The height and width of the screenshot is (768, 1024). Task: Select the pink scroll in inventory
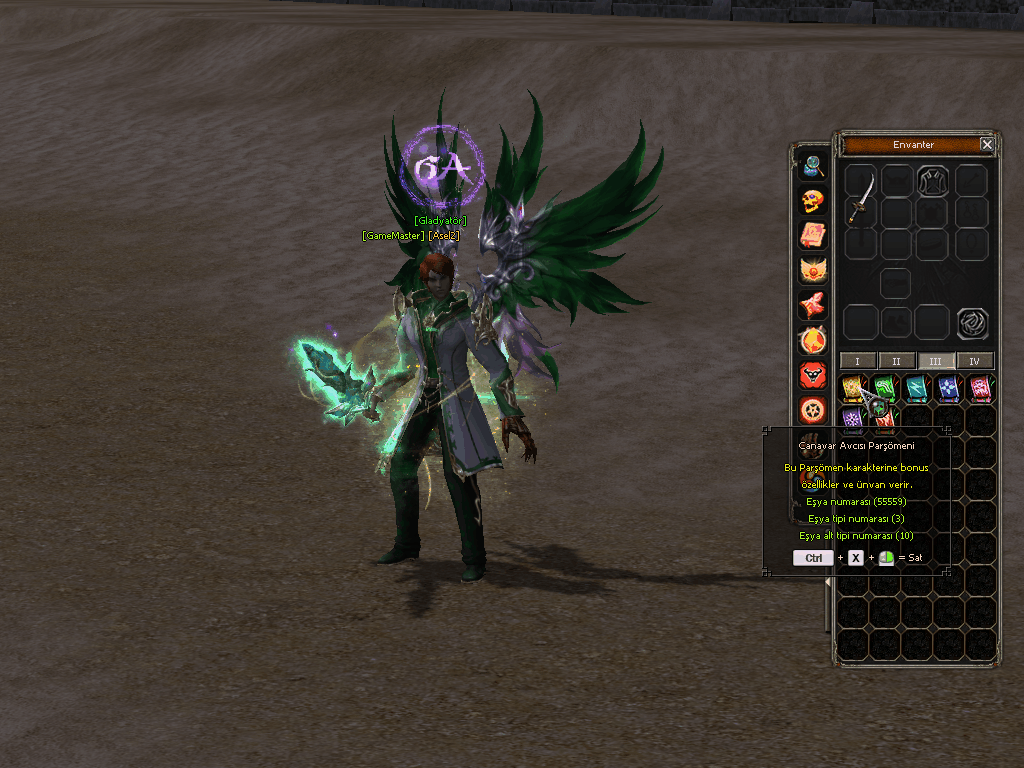(981, 388)
